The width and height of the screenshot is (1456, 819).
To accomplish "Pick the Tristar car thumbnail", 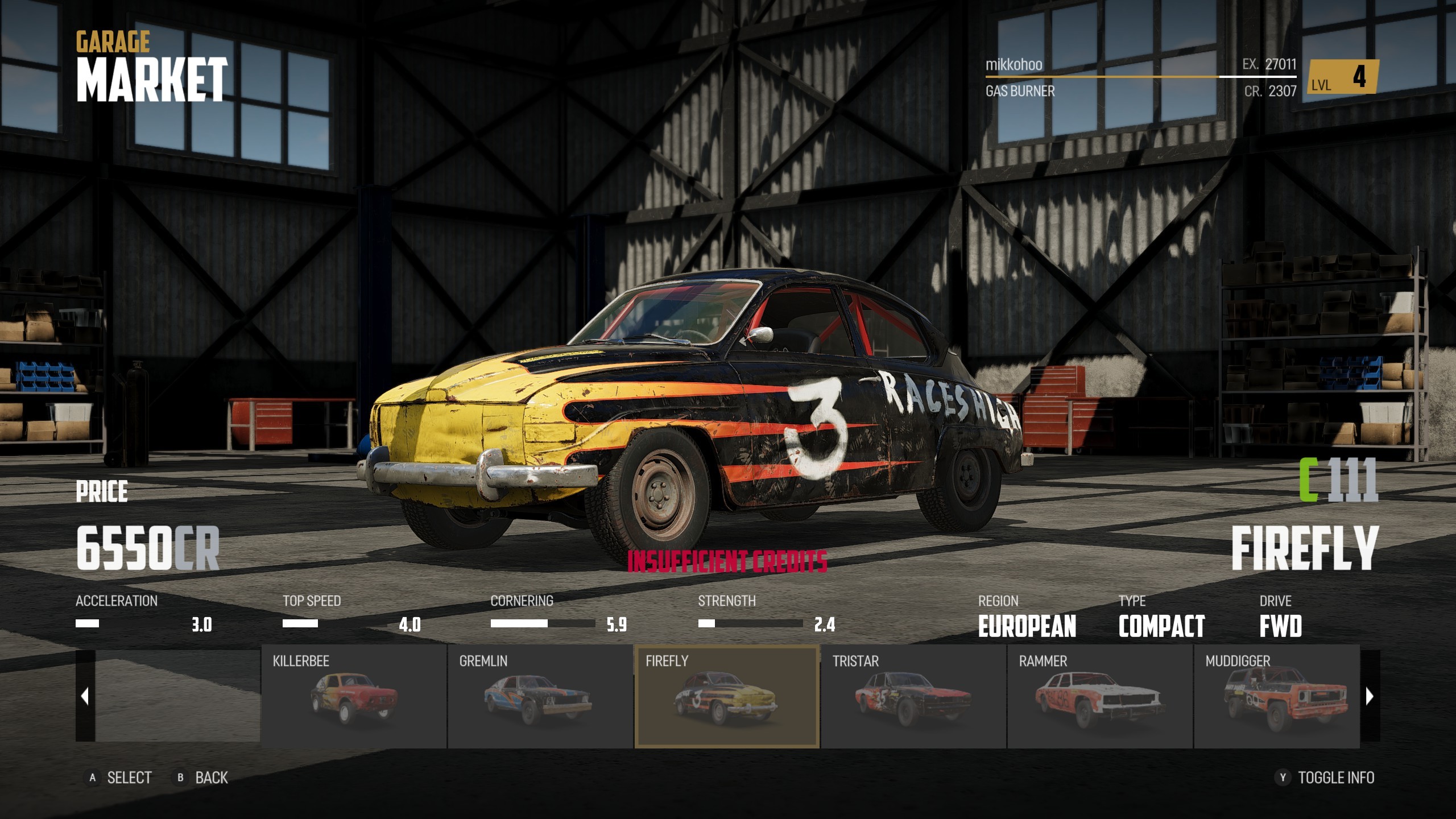I will pyautogui.click(x=913, y=696).
